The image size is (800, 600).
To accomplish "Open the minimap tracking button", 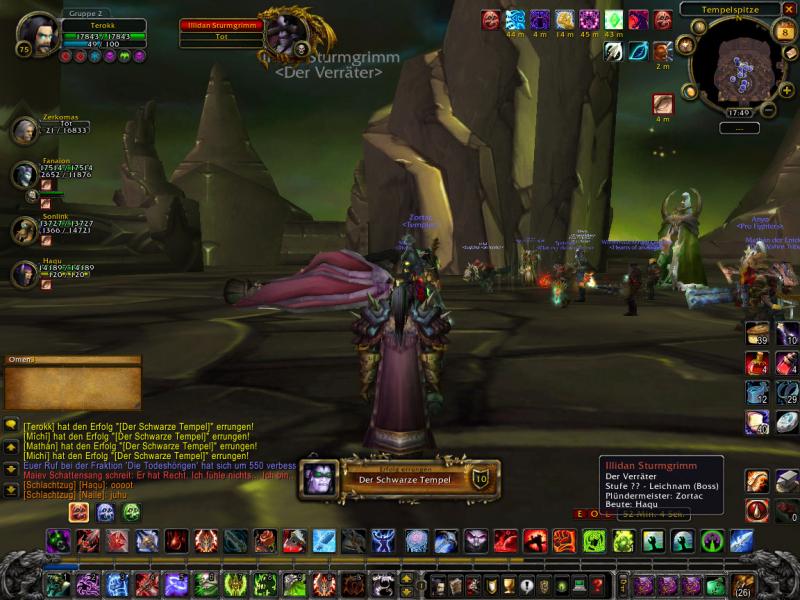I will [x=685, y=45].
